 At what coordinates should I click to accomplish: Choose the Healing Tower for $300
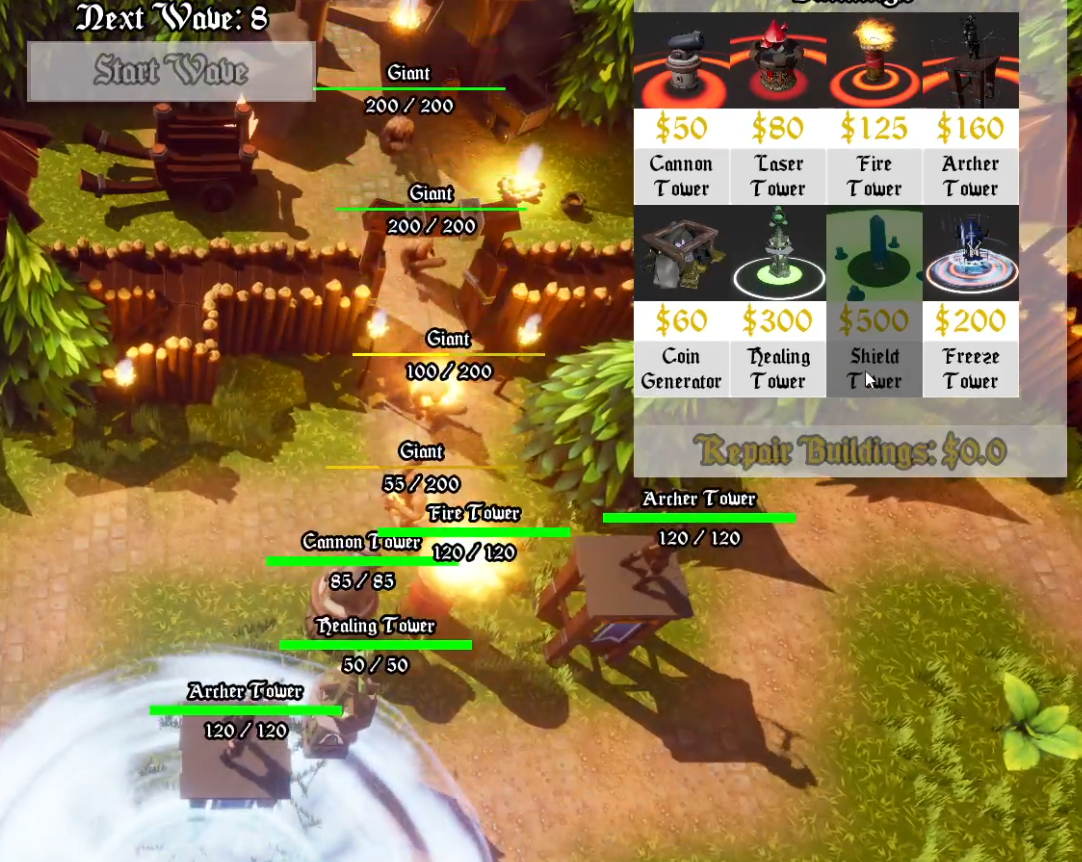click(x=778, y=302)
